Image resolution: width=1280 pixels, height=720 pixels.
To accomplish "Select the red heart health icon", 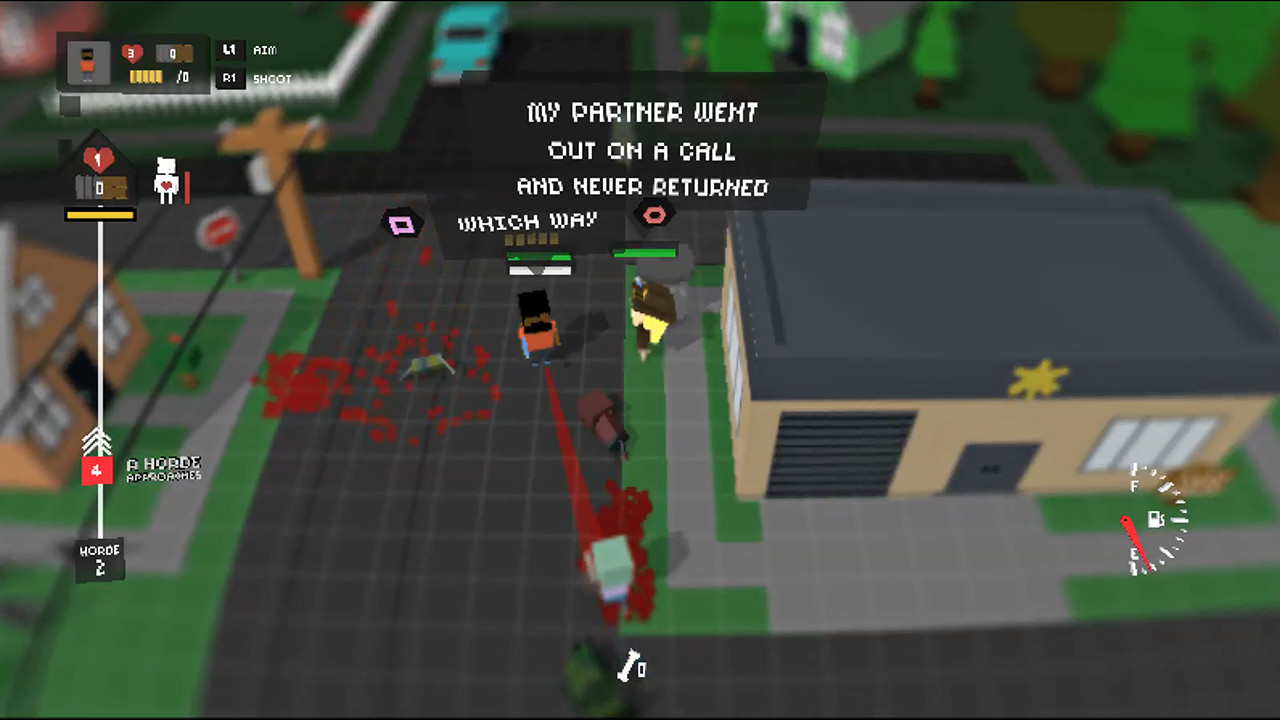I will tap(131, 52).
